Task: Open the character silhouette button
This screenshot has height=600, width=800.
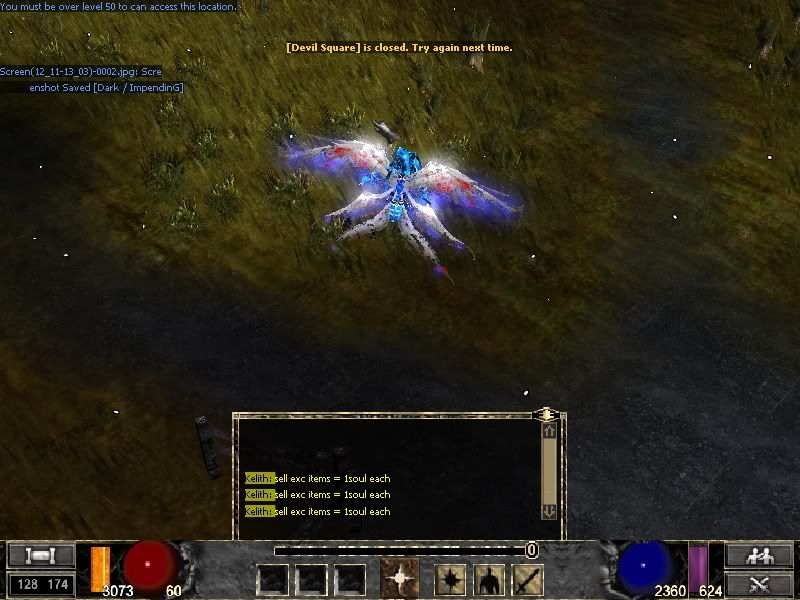Action: point(489,579)
